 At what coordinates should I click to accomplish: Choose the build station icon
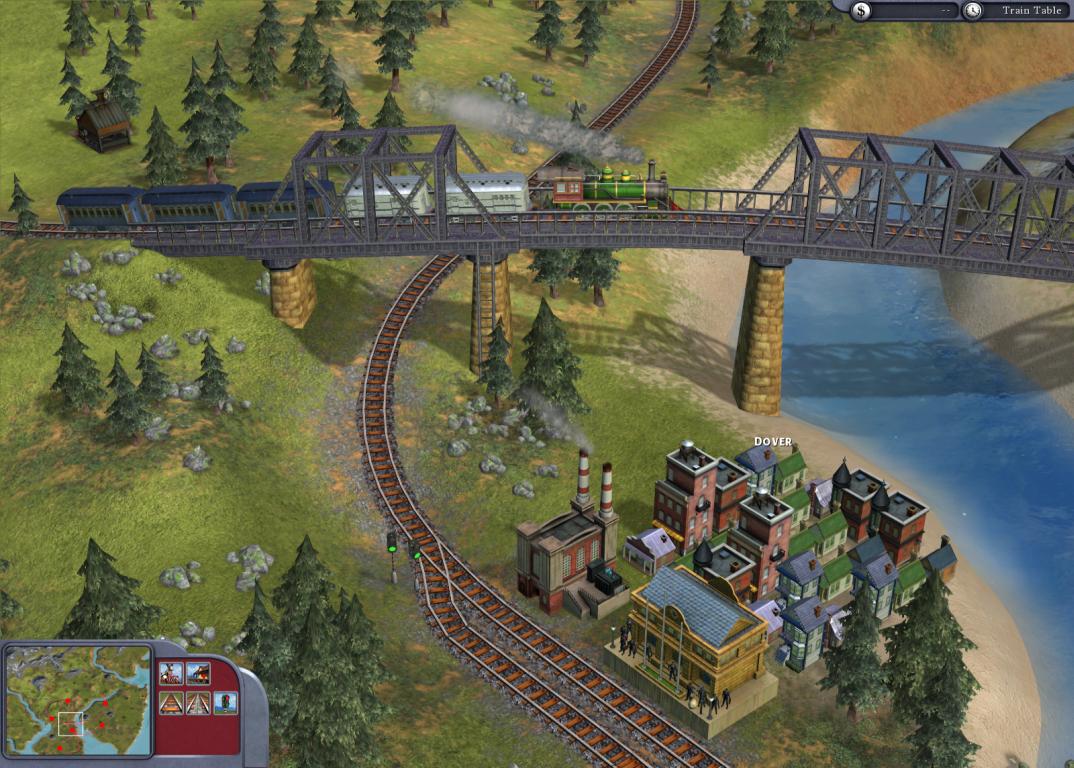click(x=198, y=673)
